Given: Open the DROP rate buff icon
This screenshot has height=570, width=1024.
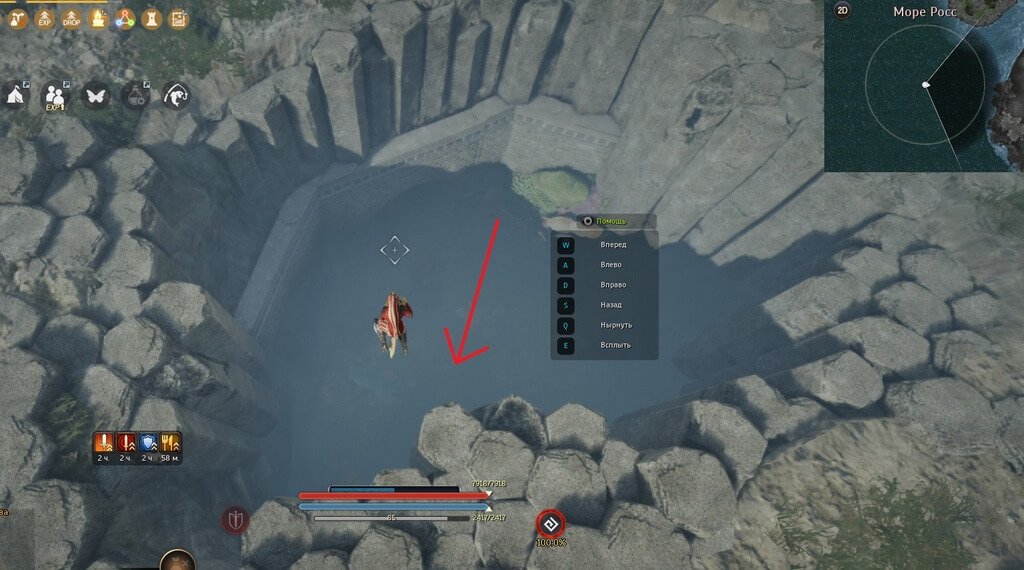Looking at the screenshot, I should (x=71, y=18).
